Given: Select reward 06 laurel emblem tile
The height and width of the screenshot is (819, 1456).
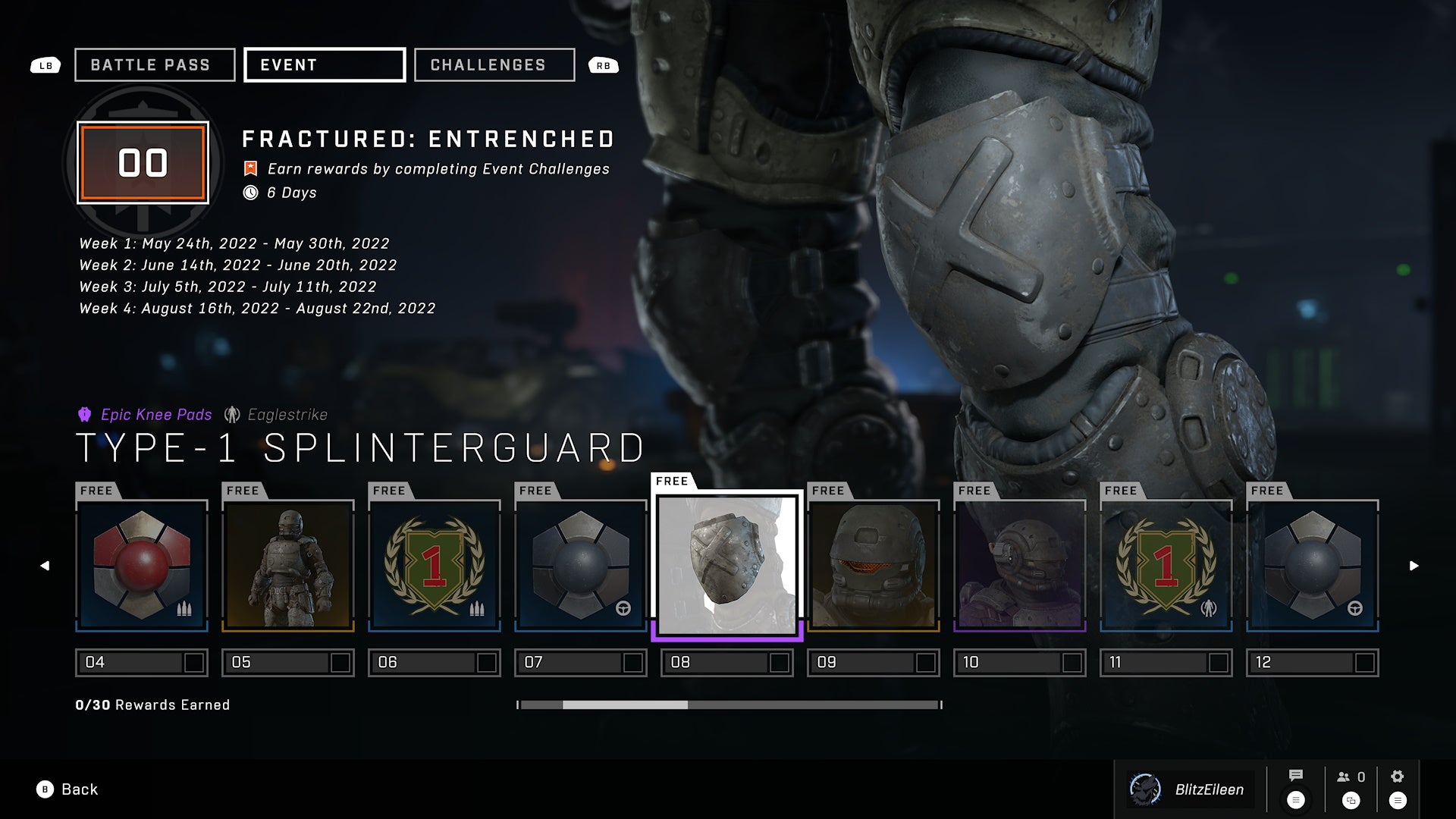Looking at the screenshot, I should 435,565.
